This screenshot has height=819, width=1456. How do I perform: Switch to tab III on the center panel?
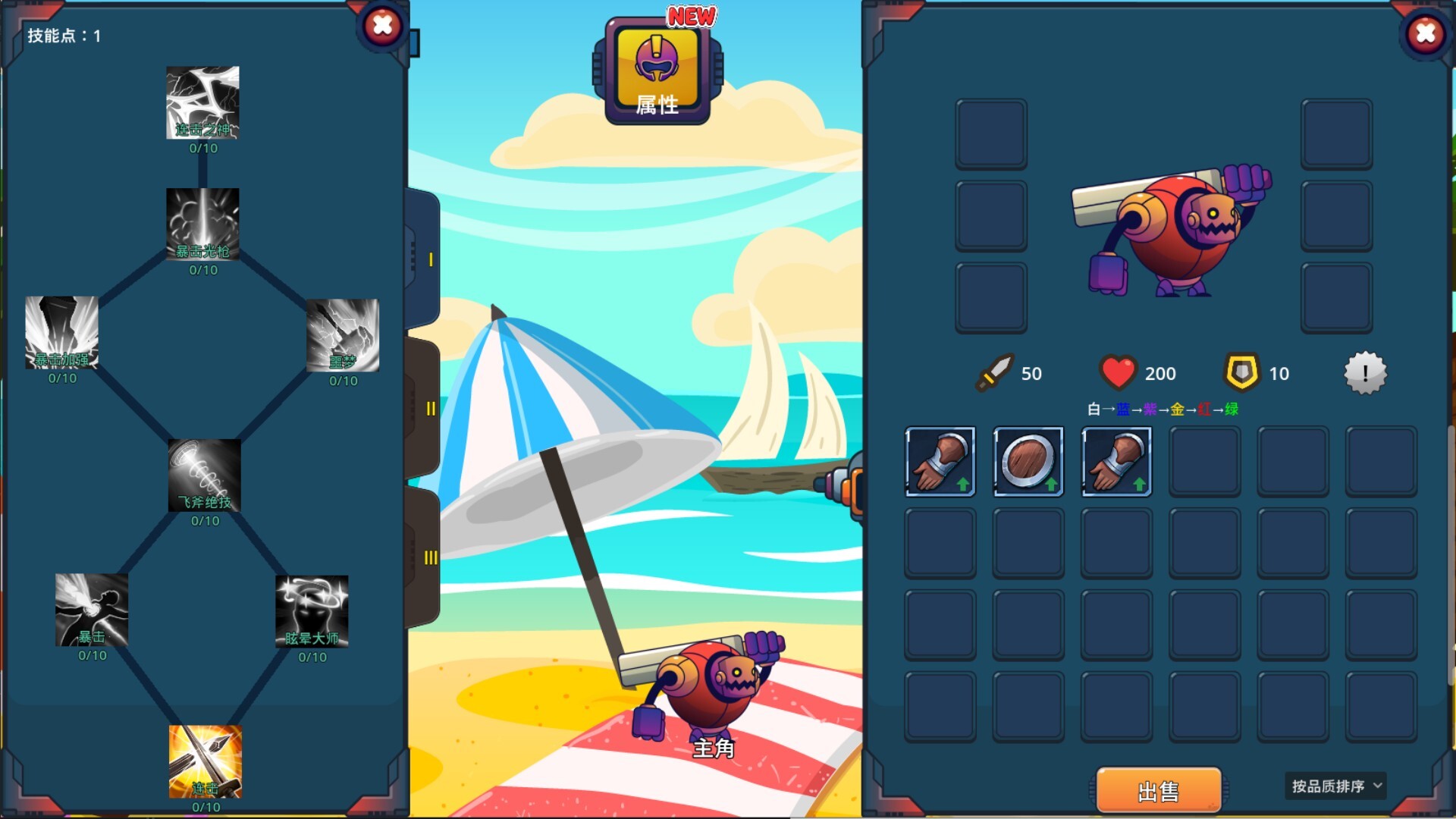coord(431,557)
